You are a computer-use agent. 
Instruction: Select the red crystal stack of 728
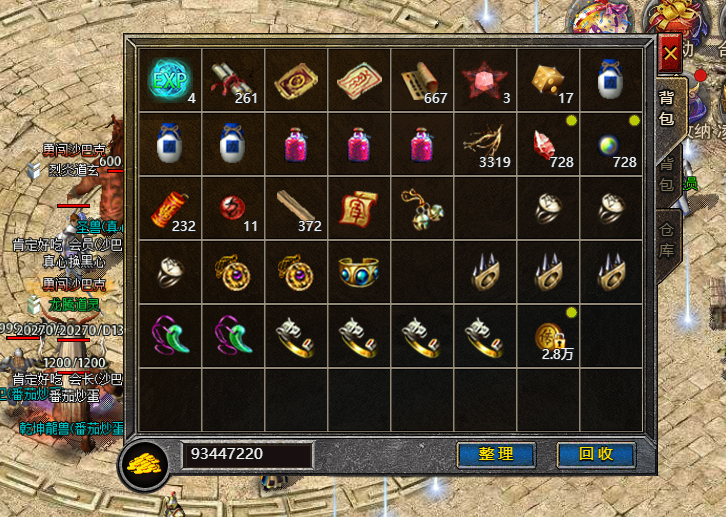(x=547, y=144)
